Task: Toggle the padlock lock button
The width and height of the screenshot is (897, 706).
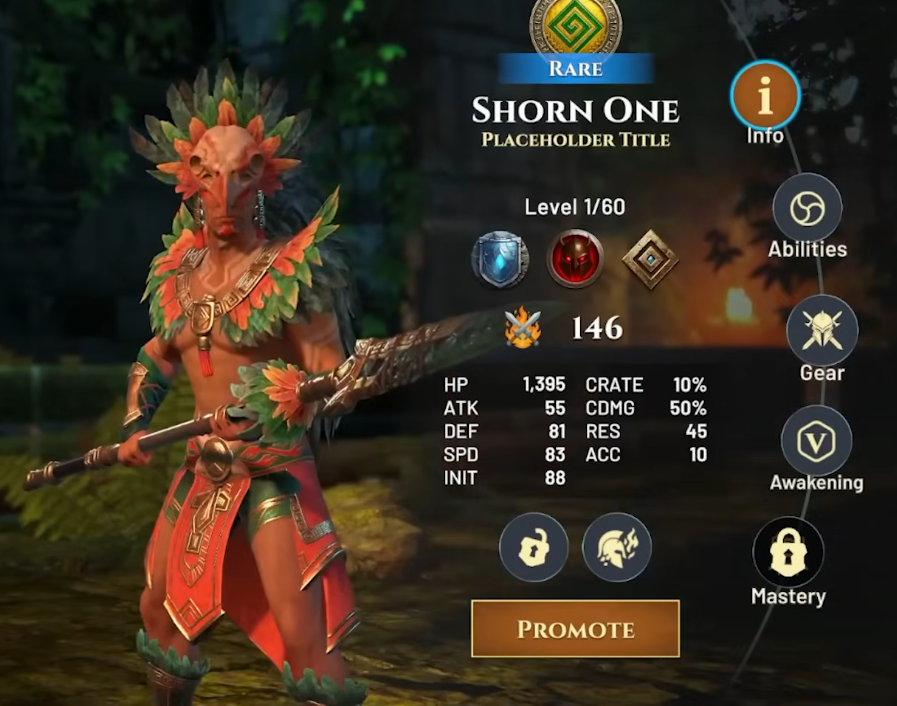Action: coord(534,547)
